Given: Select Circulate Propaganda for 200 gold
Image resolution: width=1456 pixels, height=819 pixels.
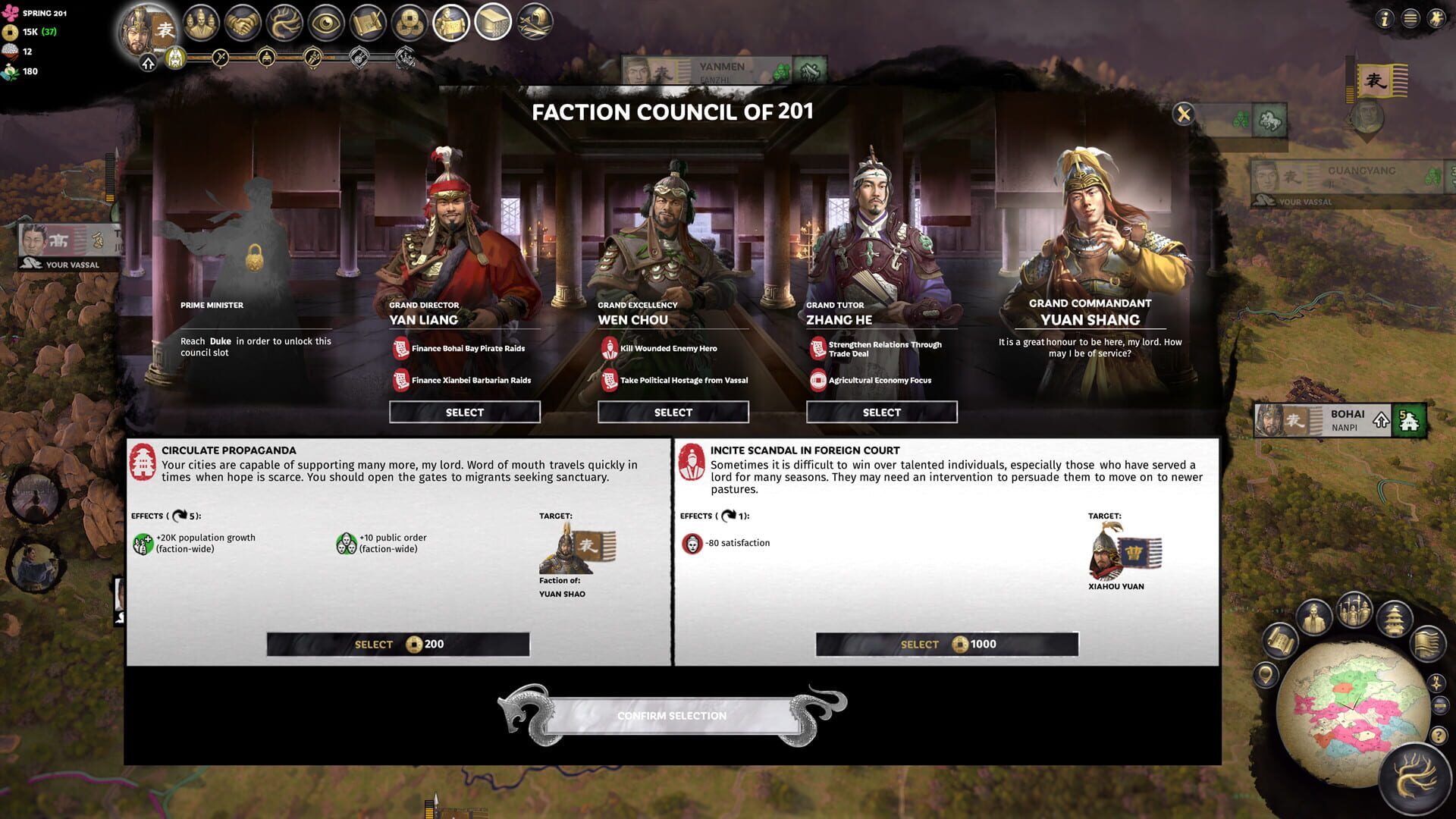Looking at the screenshot, I should tap(397, 644).
